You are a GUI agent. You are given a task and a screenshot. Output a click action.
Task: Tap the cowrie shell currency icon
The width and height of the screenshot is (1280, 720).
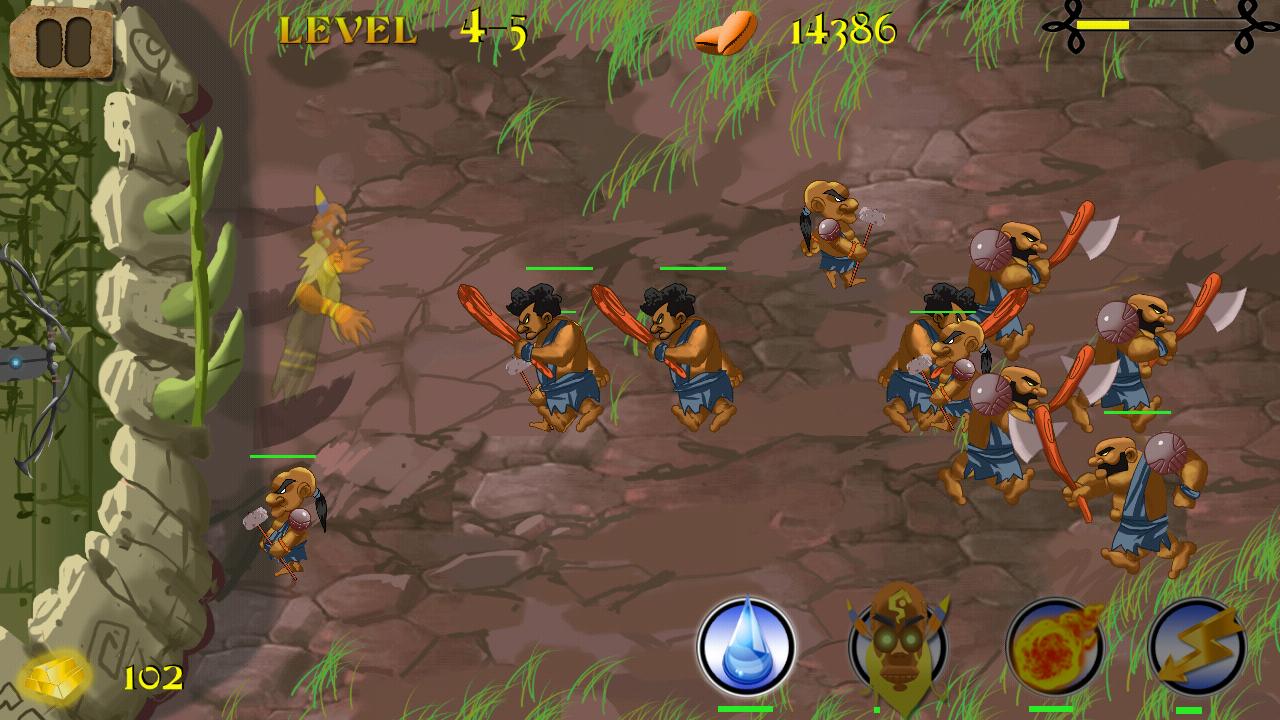[725, 32]
